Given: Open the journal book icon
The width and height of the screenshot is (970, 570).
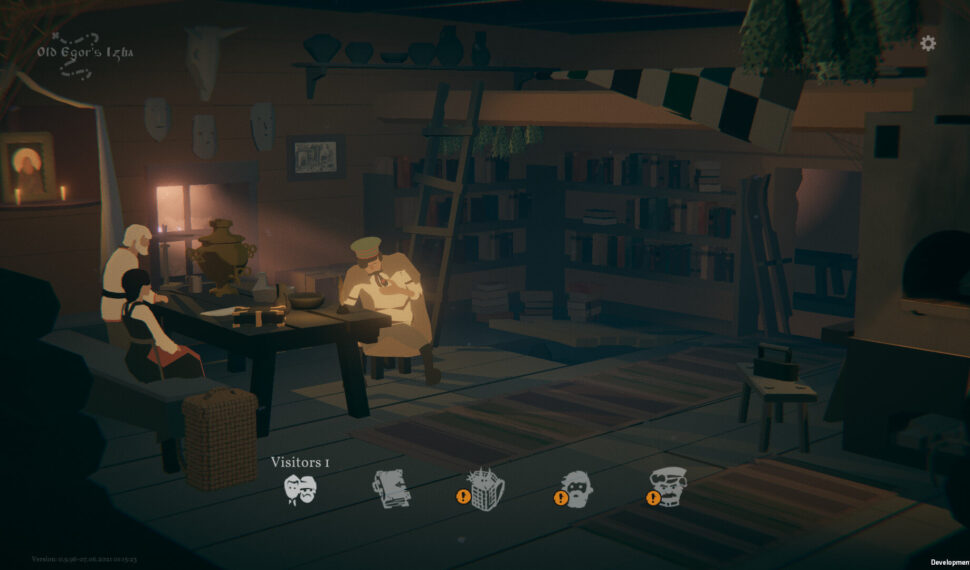Looking at the screenshot, I should [x=391, y=489].
